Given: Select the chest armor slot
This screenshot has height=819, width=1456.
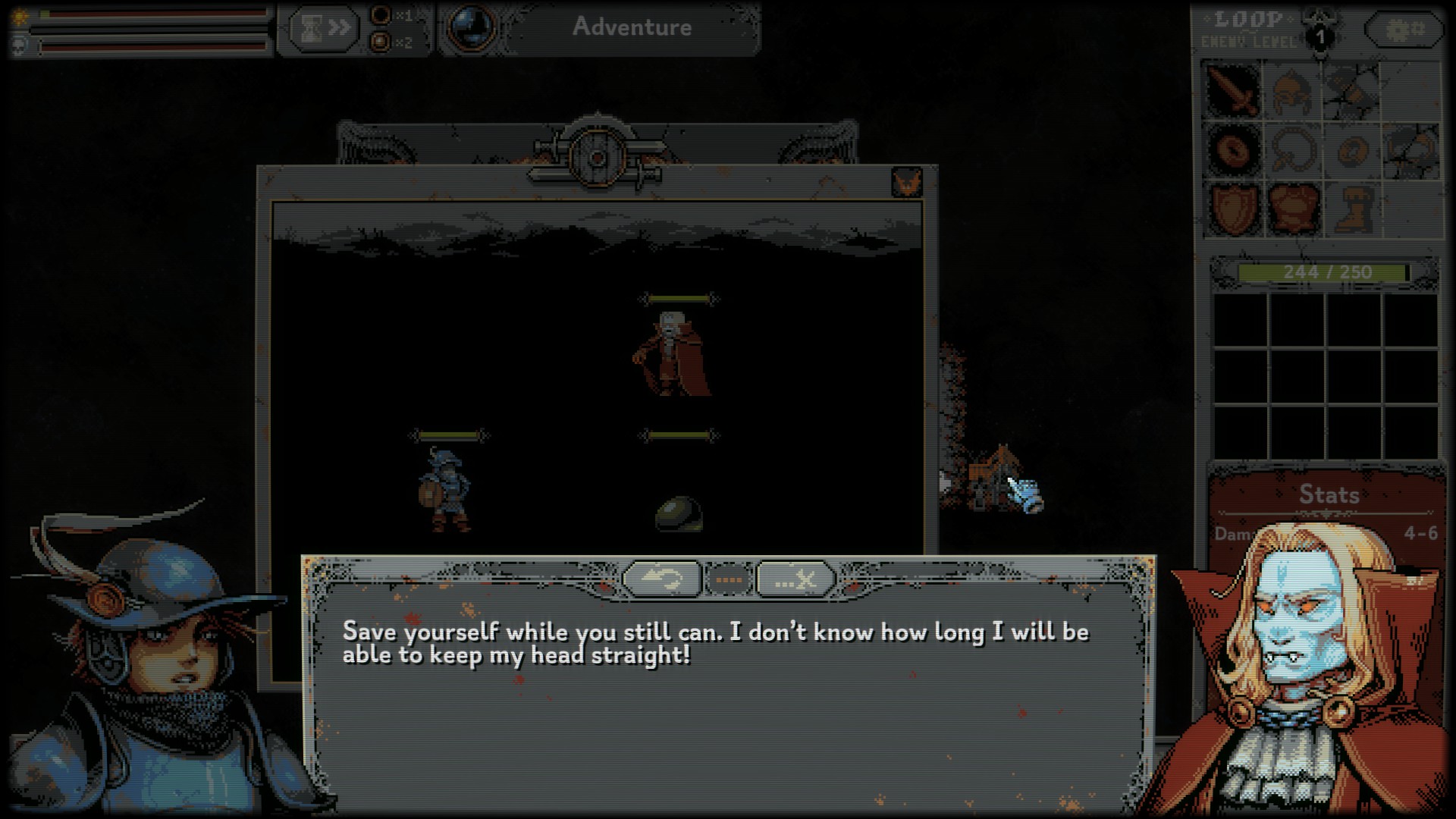Looking at the screenshot, I should click(x=1292, y=208).
